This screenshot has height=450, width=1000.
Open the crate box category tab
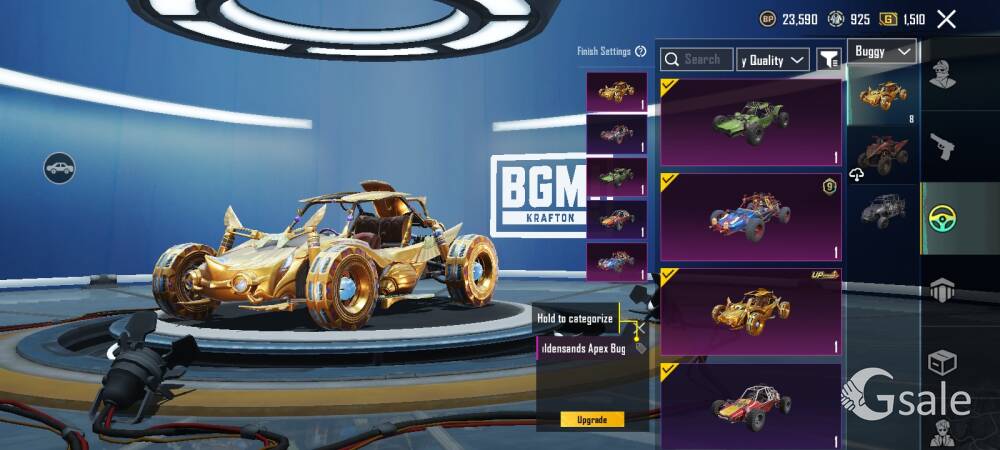click(x=941, y=362)
